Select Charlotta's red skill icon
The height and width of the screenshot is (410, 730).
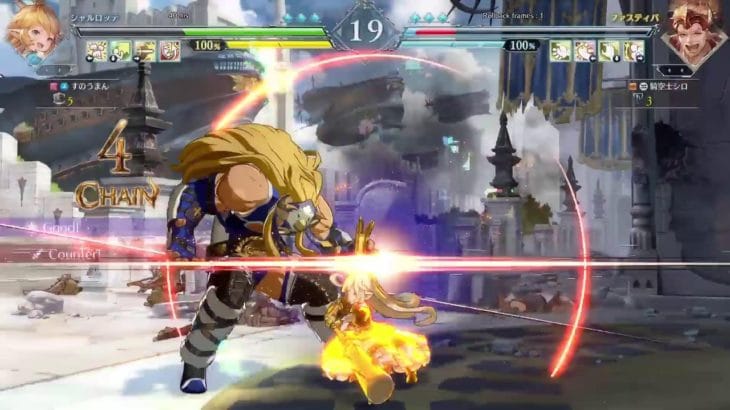tap(169, 51)
